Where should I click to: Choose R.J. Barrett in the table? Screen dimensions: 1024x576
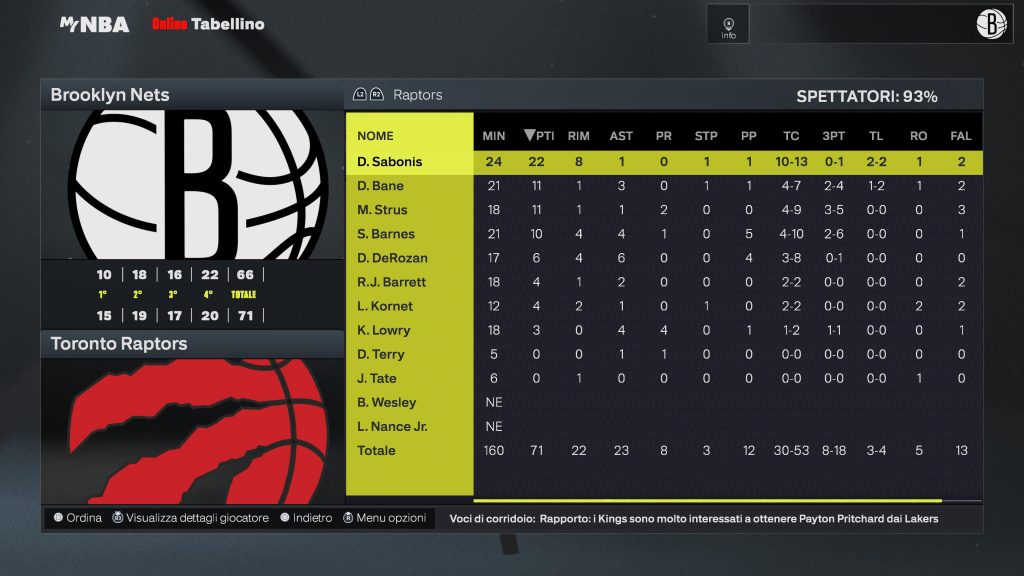coord(391,282)
